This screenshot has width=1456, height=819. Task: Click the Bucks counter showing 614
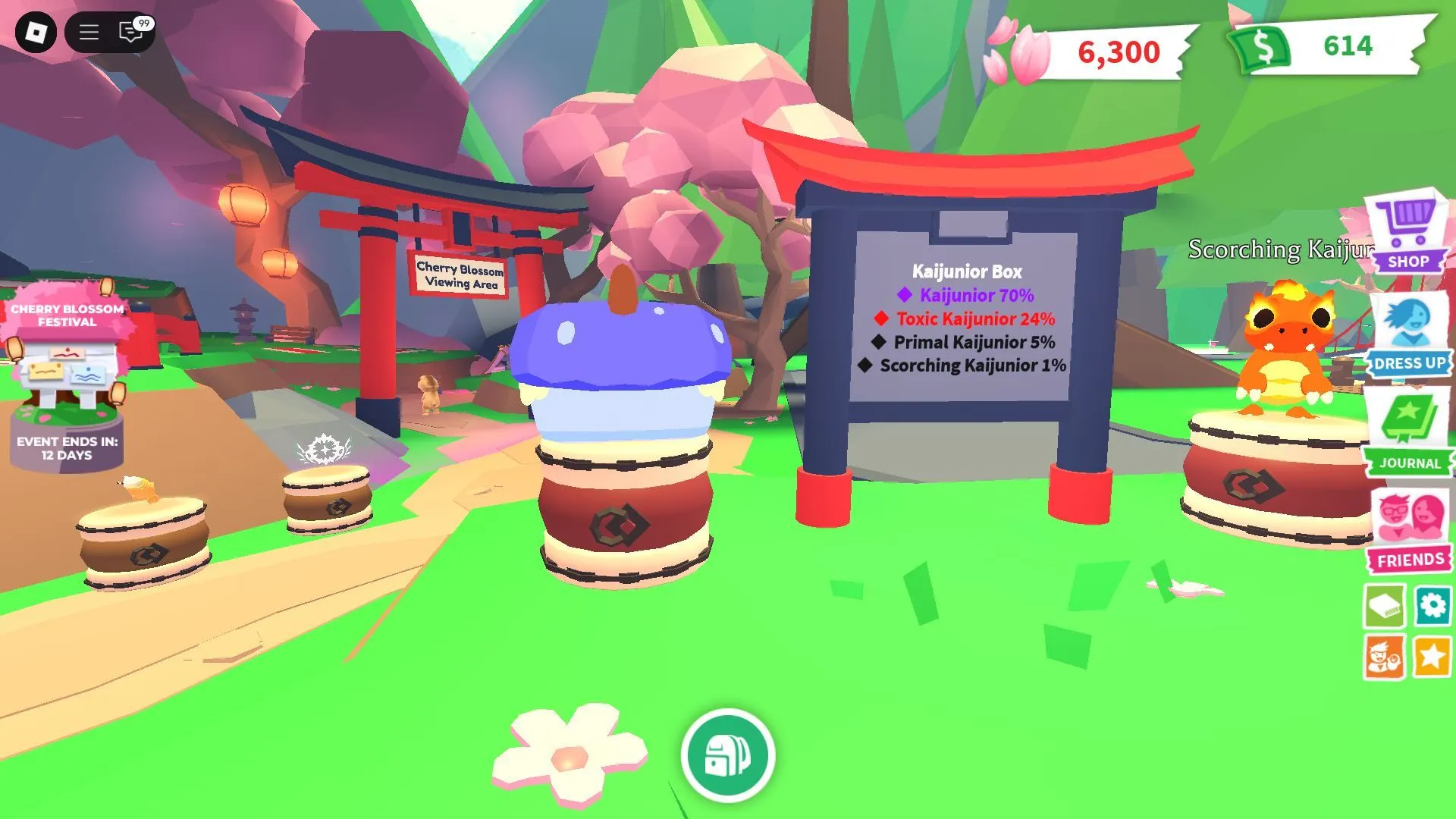tap(1346, 47)
